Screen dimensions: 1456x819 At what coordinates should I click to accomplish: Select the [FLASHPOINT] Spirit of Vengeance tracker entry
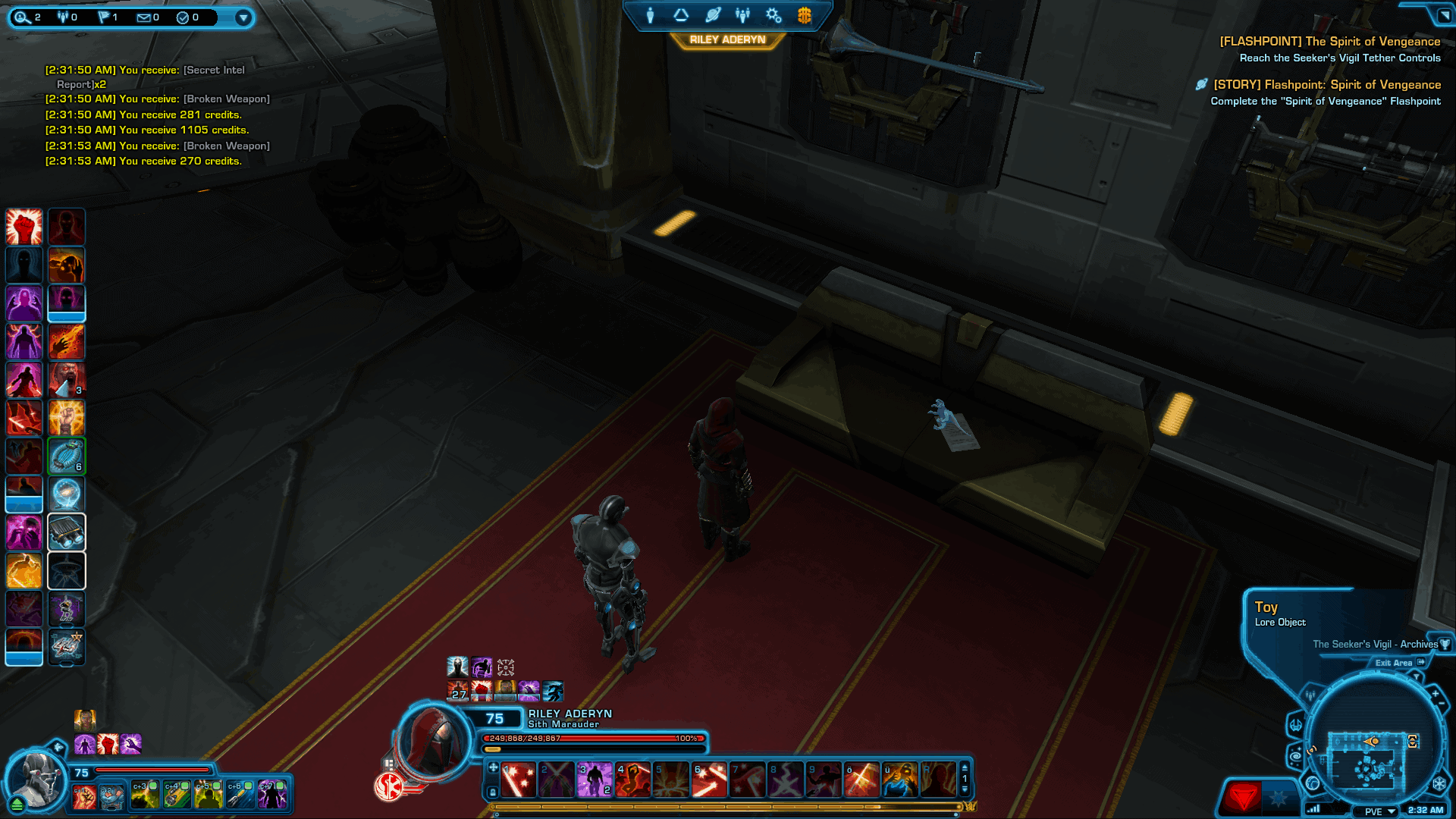[x=1331, y=42]
